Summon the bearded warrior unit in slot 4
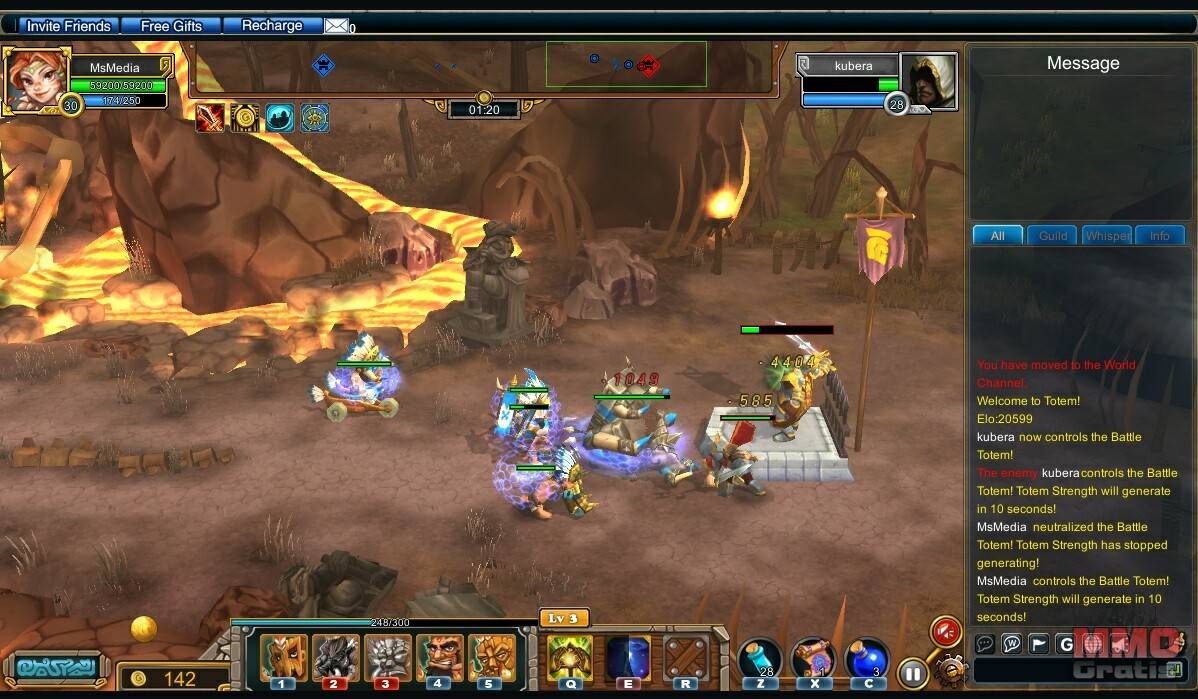Screen dimensions: 1198x699 pos(439,657)
